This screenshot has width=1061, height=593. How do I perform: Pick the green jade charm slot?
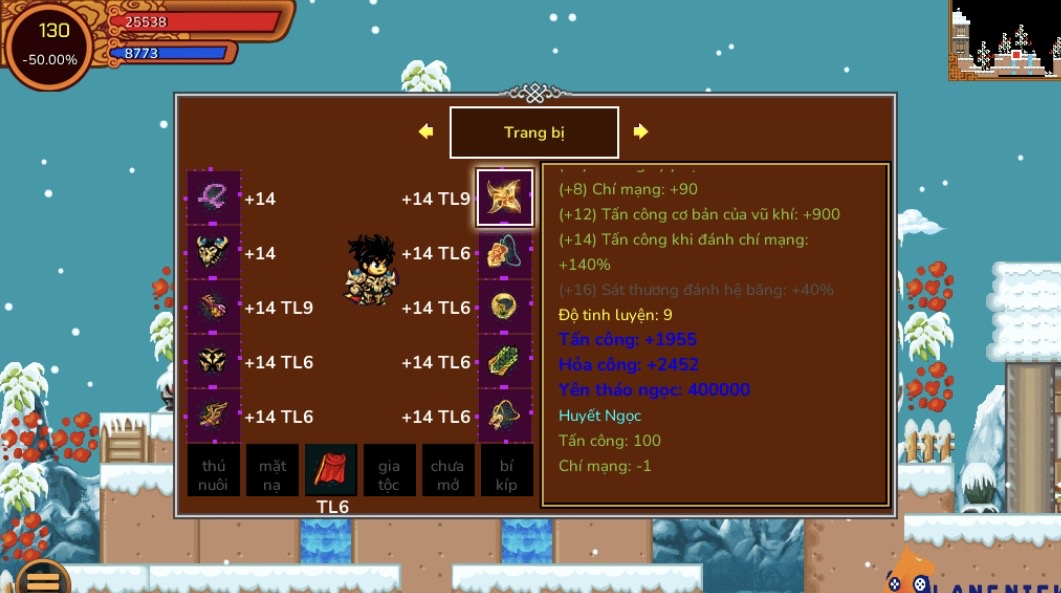point(504,361)
